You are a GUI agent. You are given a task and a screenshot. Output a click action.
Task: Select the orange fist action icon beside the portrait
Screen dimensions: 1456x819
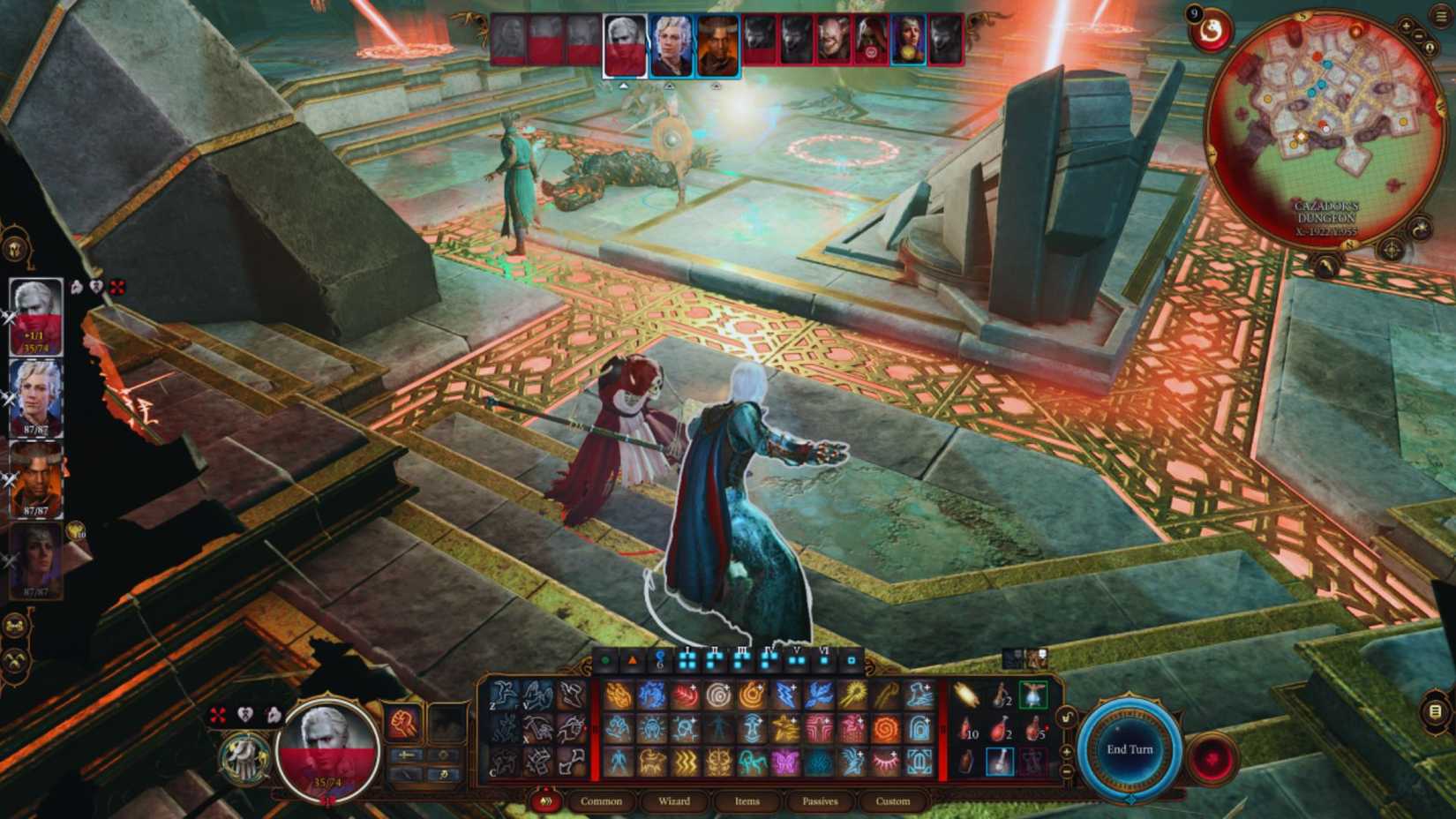click(x=402, y=723)
